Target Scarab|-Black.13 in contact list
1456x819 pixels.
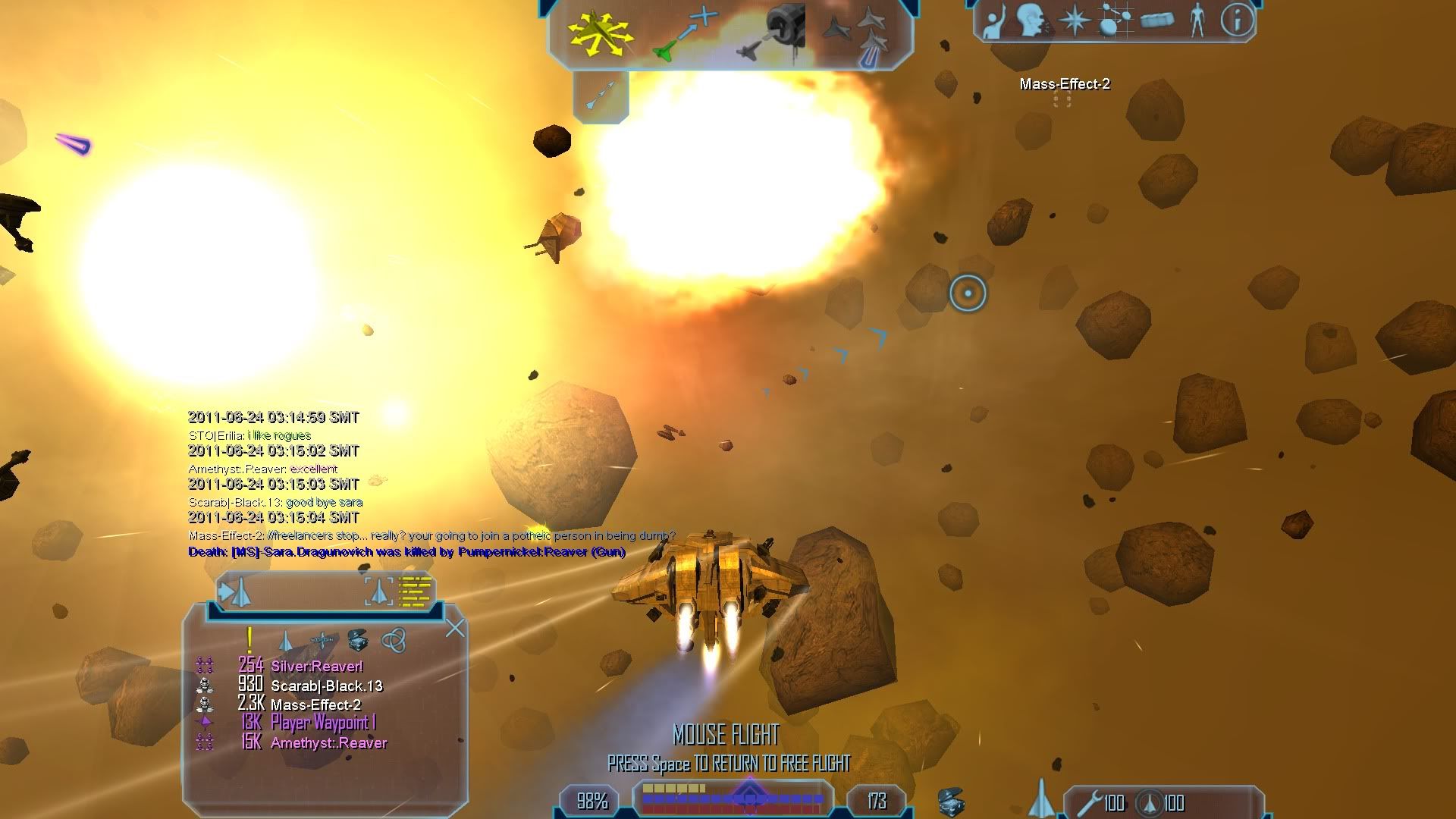[326, 686]
